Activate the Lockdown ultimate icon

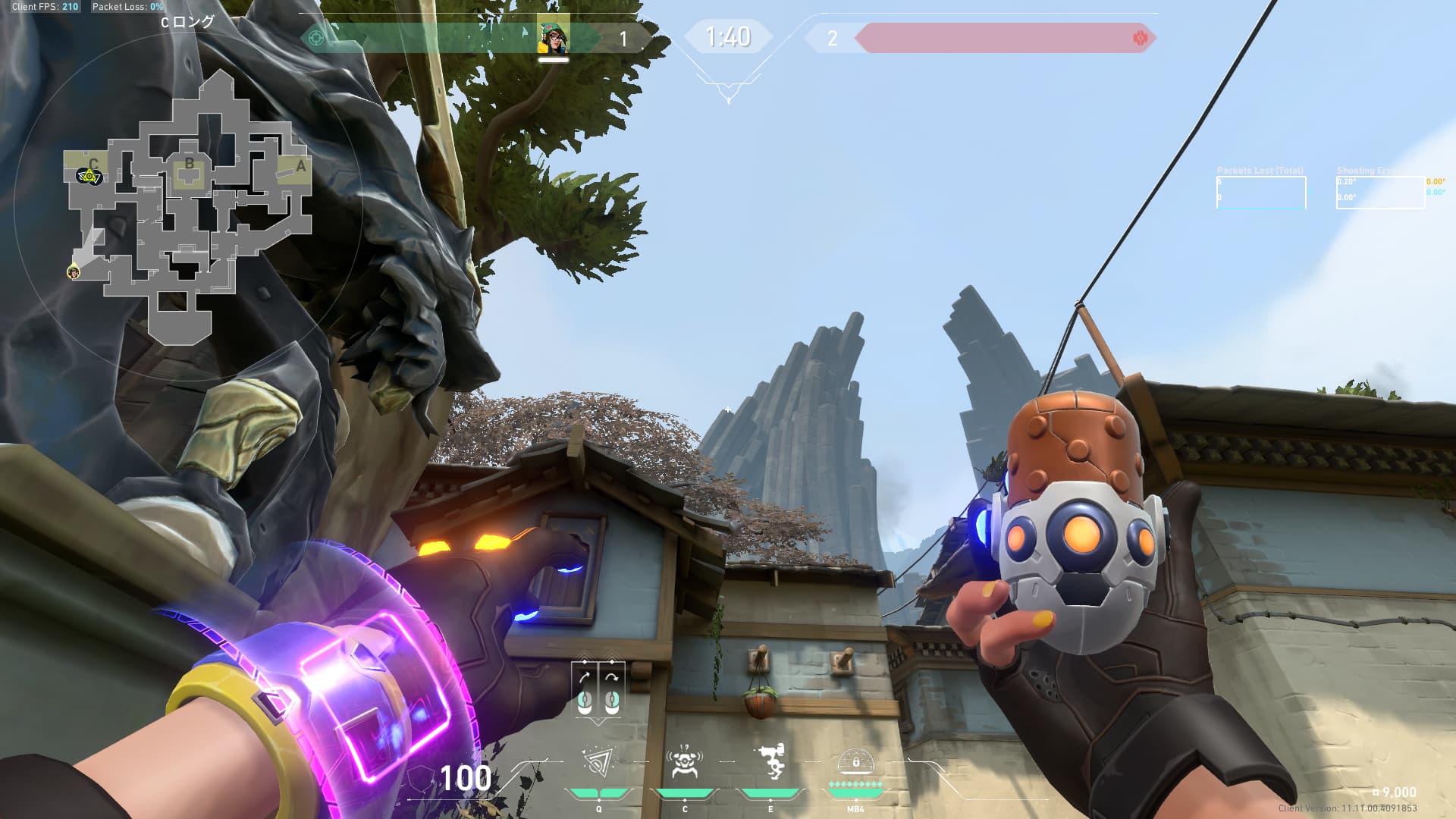click(x=855, y=761)
